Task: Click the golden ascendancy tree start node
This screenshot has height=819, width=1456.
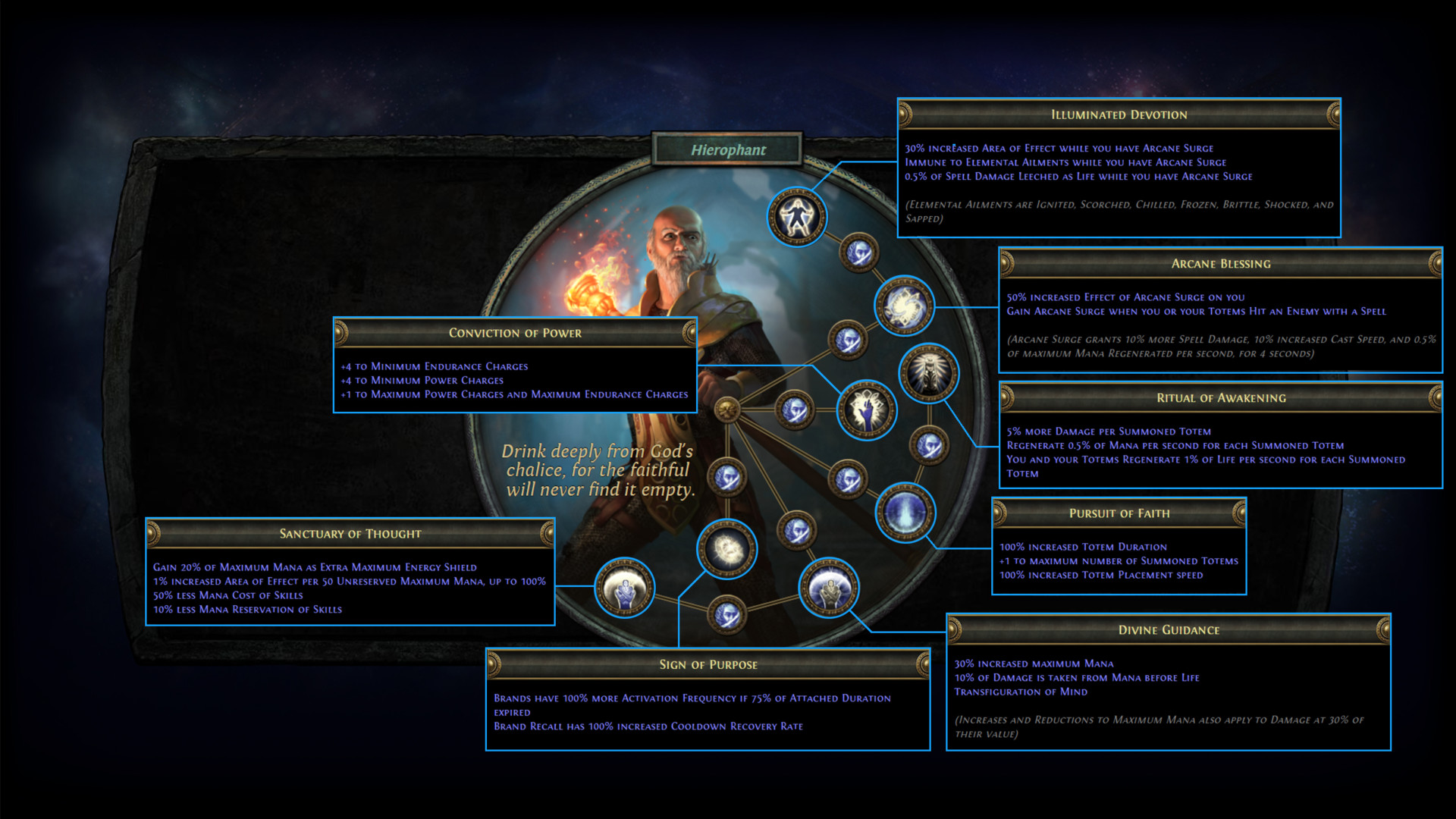Action: pos(727,410)
